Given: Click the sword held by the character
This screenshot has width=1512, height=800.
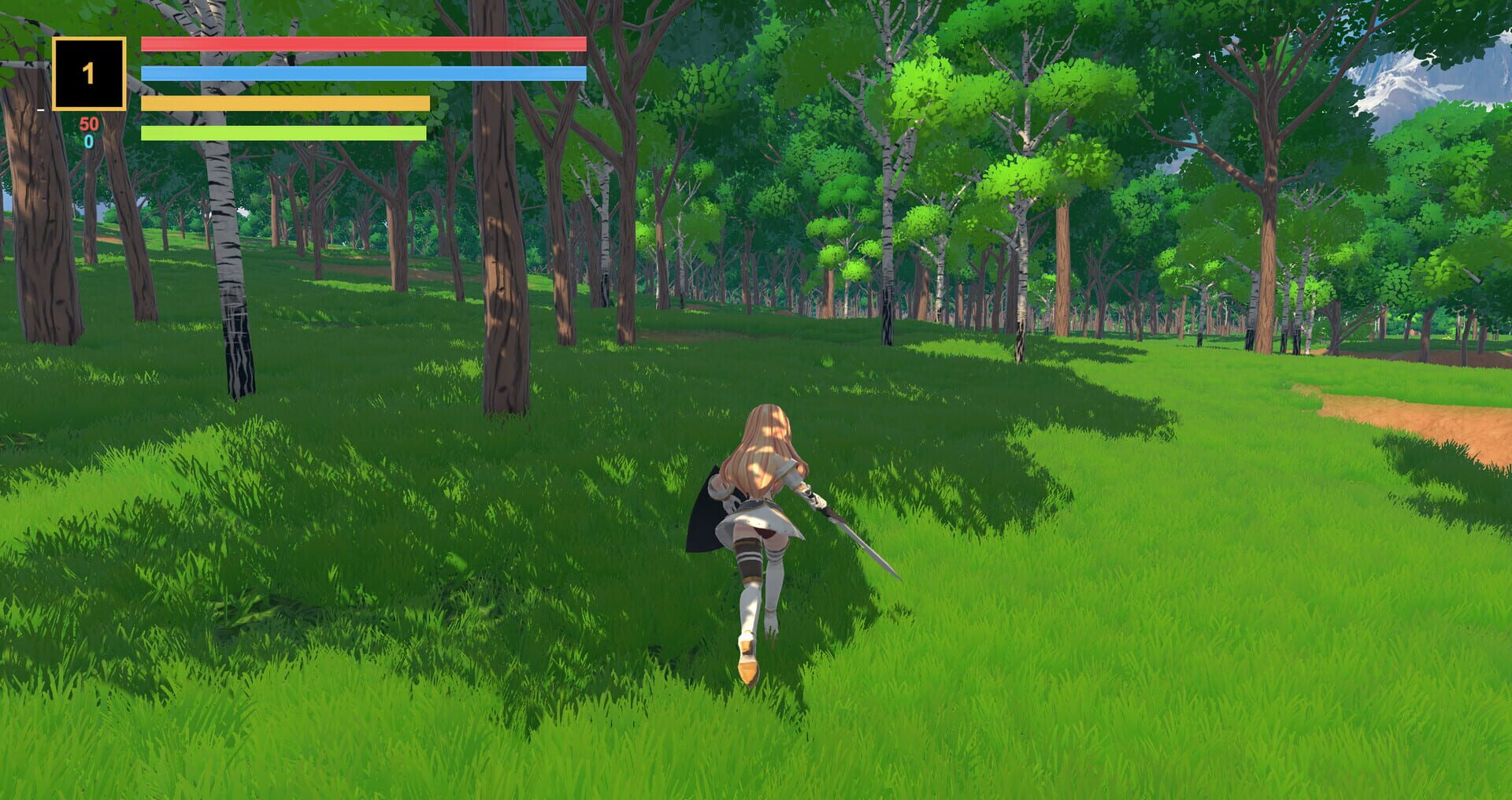Looking at the screenshot, I should click(x=858, y=543).
